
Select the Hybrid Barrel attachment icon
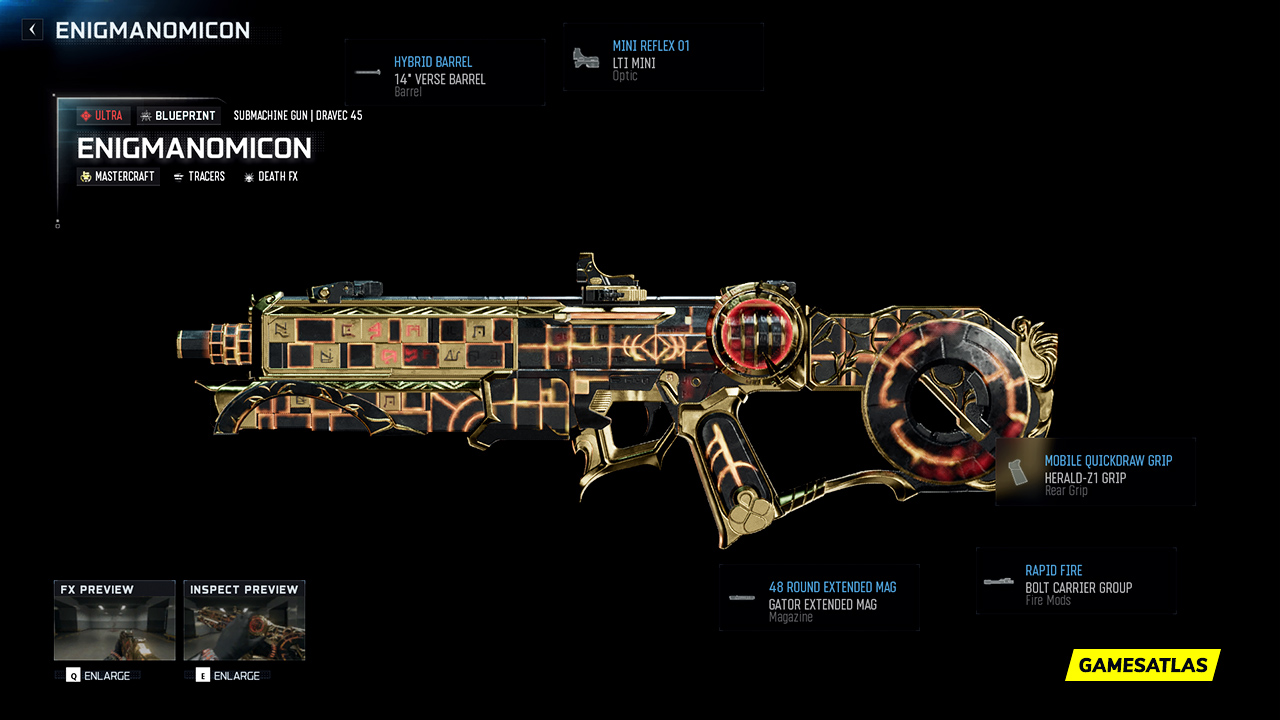click(x=367, y=71)
